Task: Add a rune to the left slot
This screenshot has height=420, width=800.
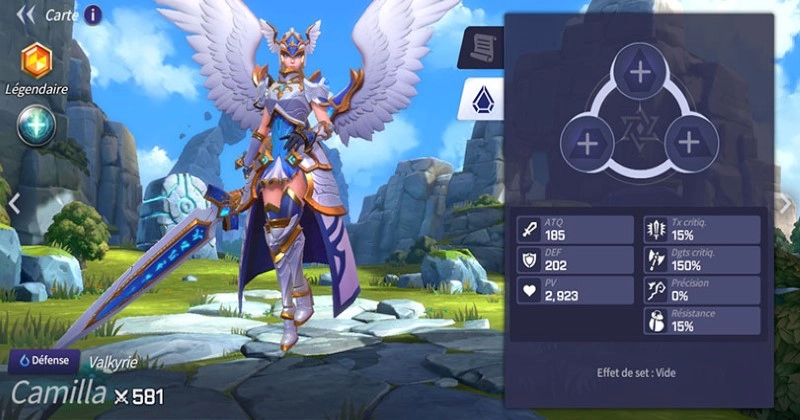Action: [x=588, y=142]
